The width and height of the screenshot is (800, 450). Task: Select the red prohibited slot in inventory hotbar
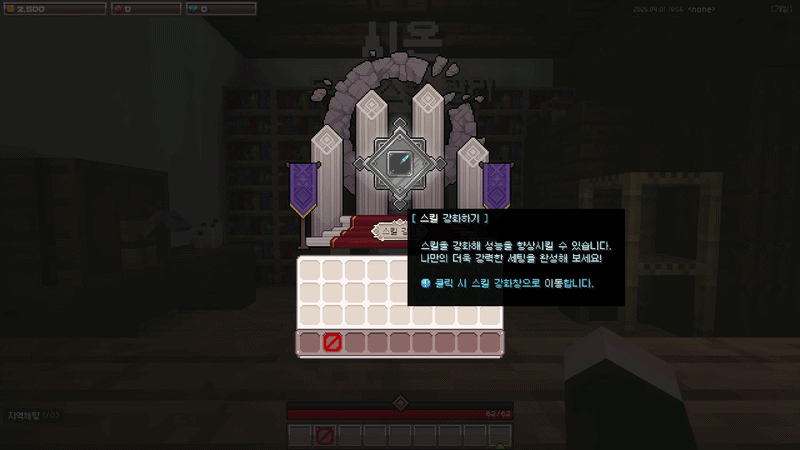(x=333, y=343)
